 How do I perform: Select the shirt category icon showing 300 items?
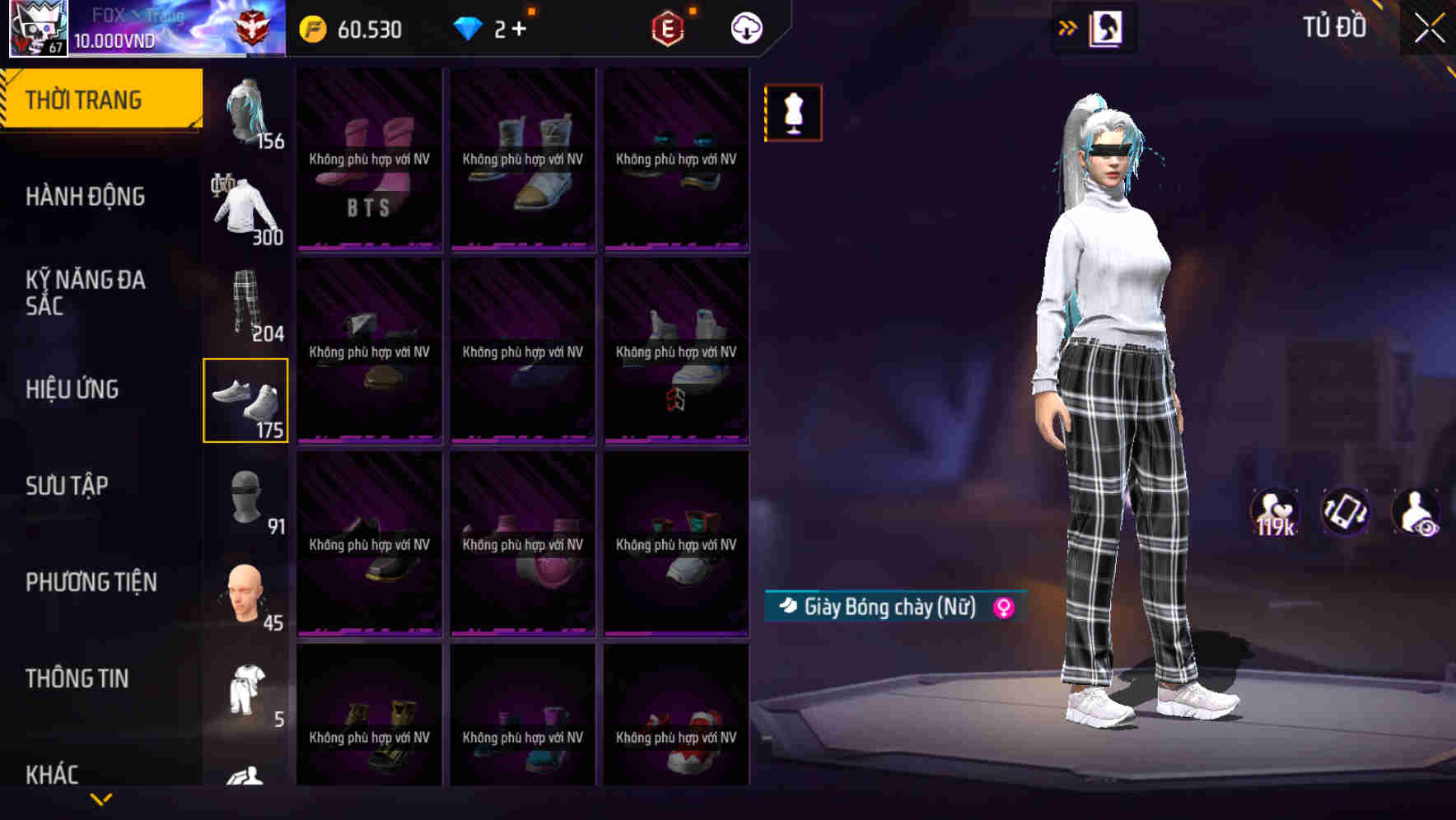(243, 204)
